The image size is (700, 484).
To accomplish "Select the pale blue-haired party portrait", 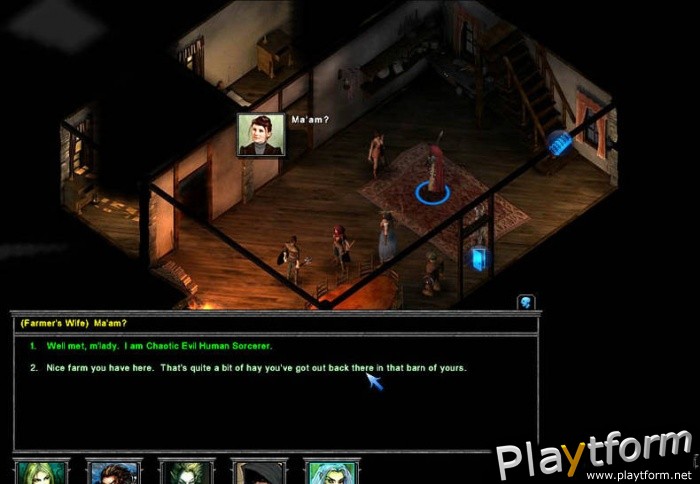I will tap(331, 472).
